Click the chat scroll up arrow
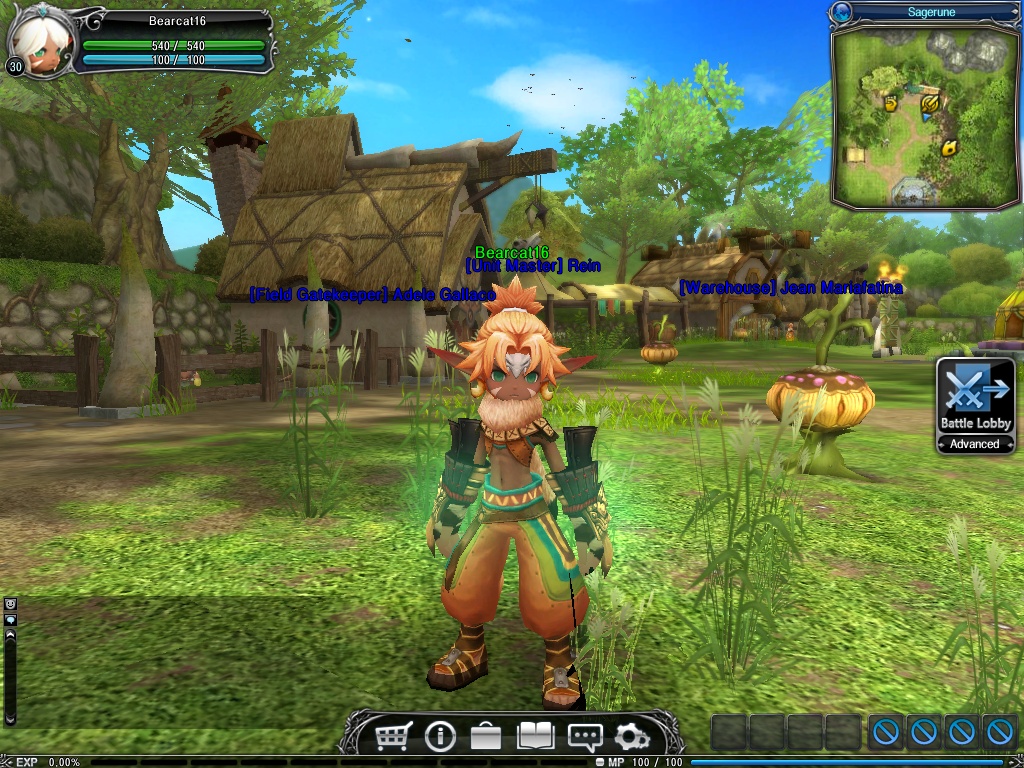 pyautogui.click(x=11, y=634)
